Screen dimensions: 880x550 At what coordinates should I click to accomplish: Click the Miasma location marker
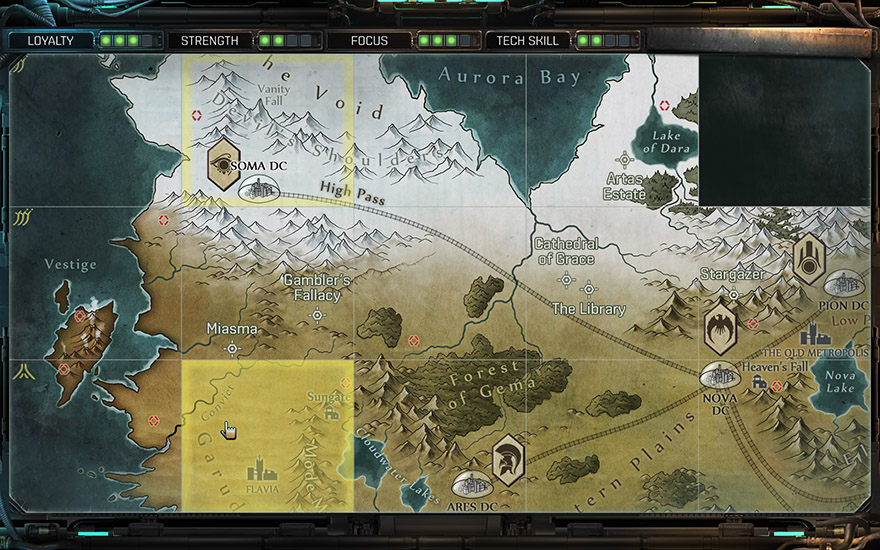[233, 349]
